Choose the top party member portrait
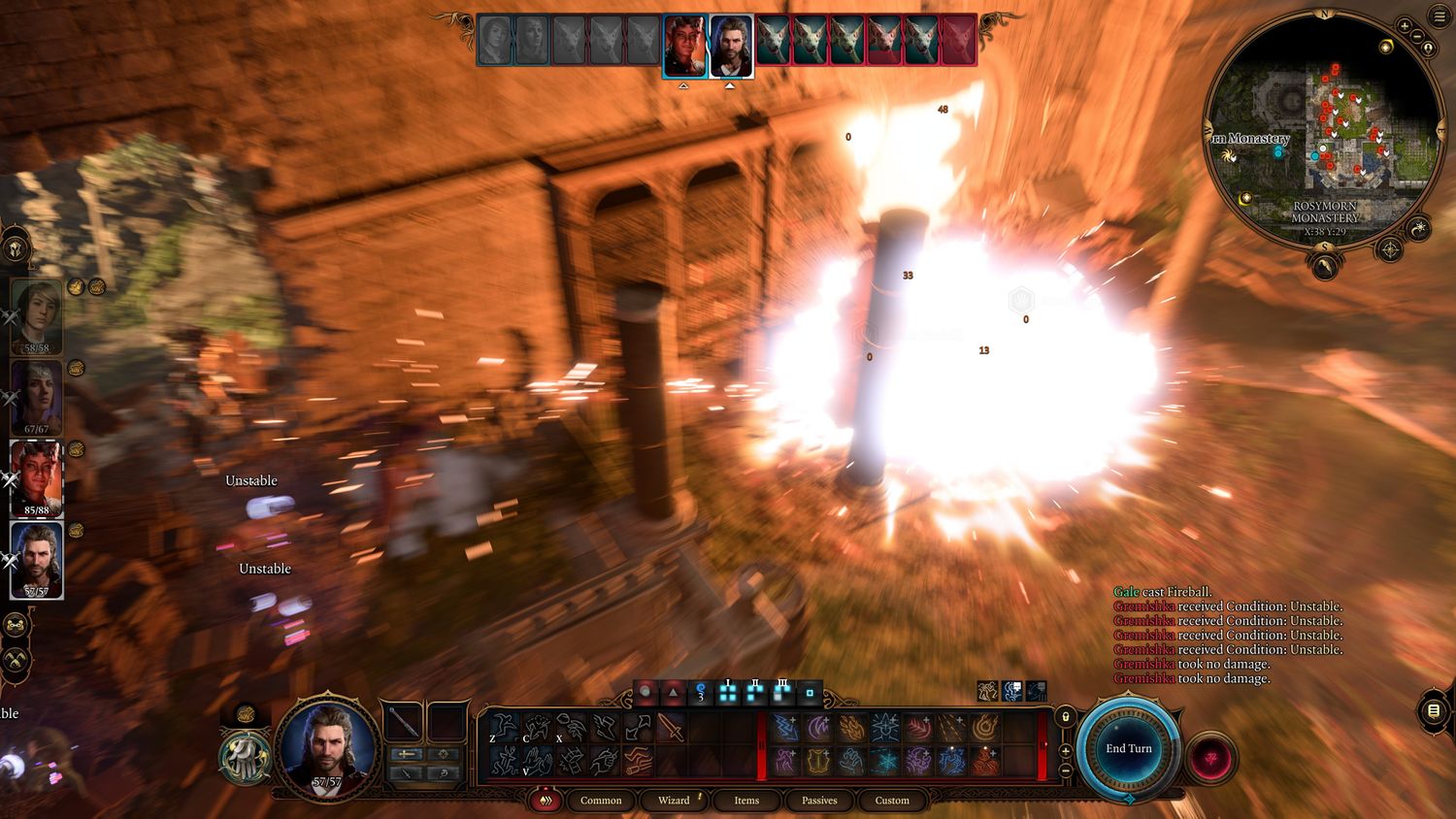This screenshot has width=1456, height=819. coord(37,316)
